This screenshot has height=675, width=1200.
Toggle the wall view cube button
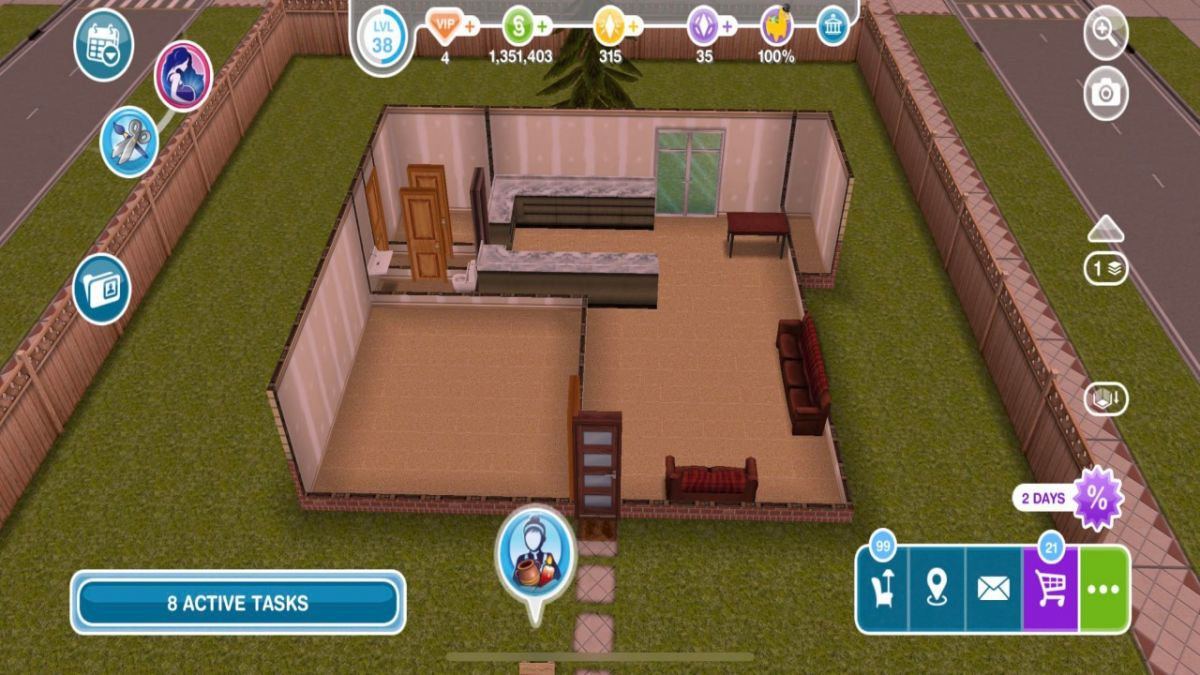point(1106,399)
